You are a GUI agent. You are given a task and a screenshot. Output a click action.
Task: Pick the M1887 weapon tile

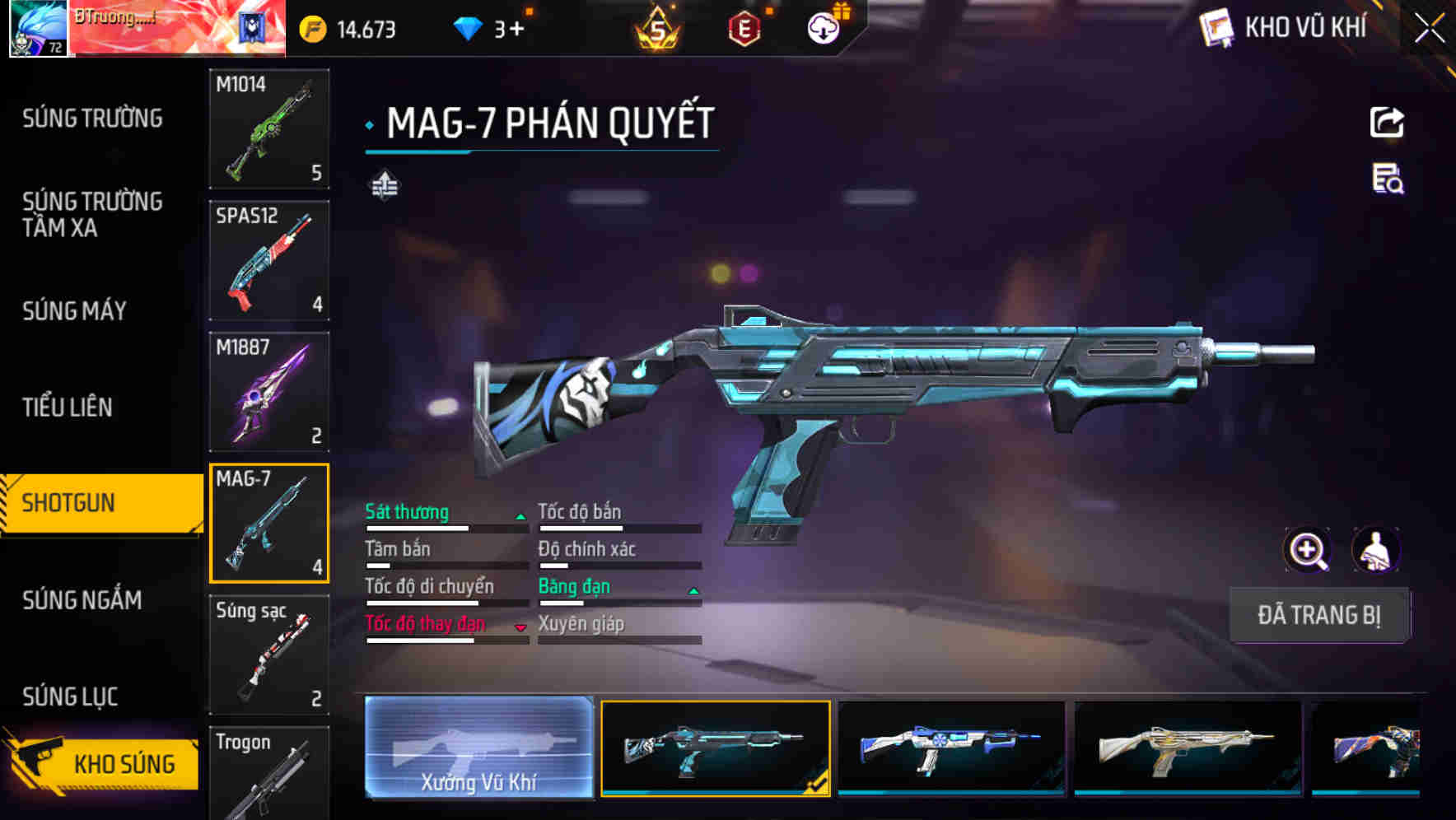269,392
